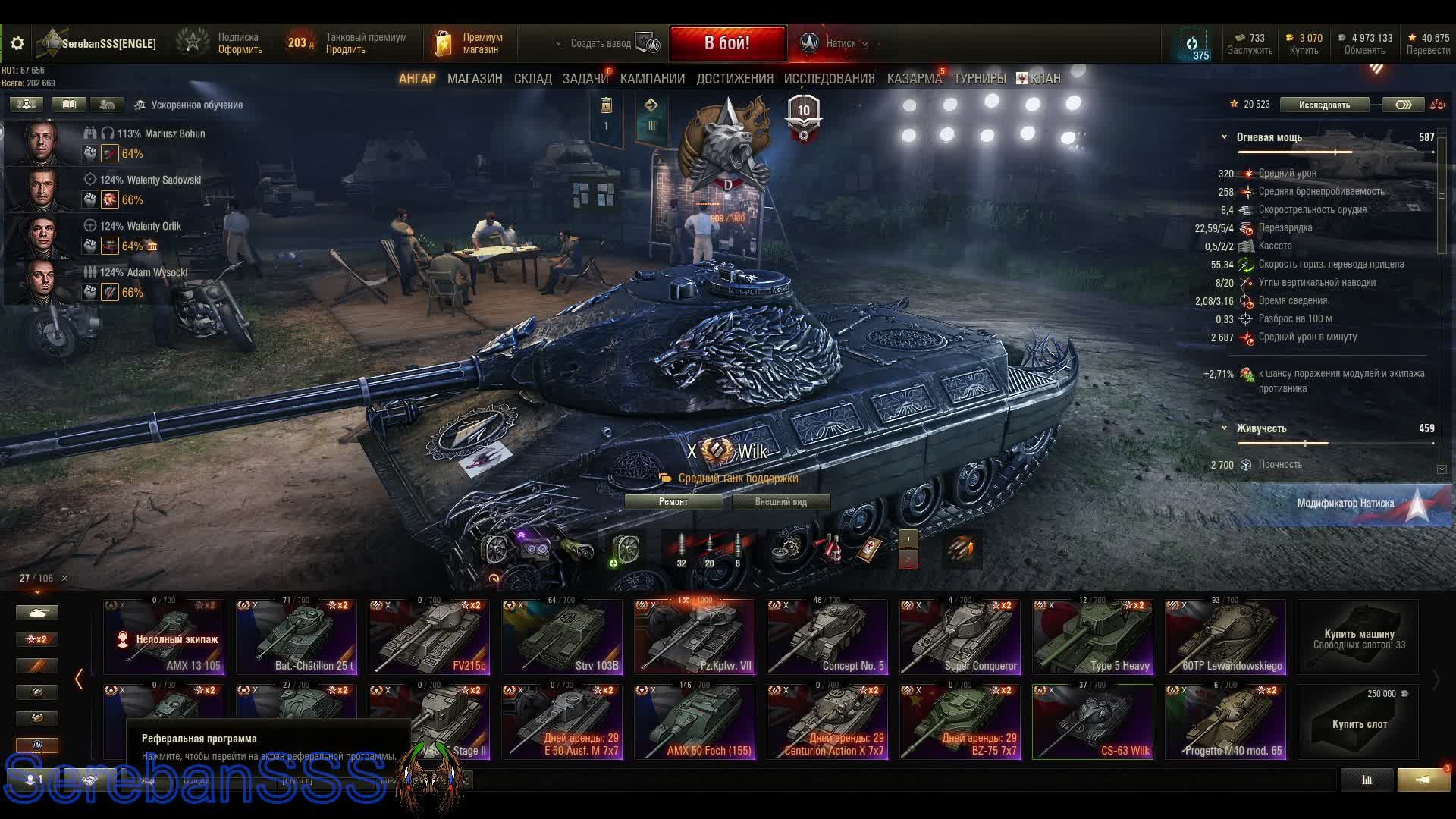This screenshot has width=1456, height=819.
Task: Open Внешний вид customization
Action: click(x=780, y=502)
